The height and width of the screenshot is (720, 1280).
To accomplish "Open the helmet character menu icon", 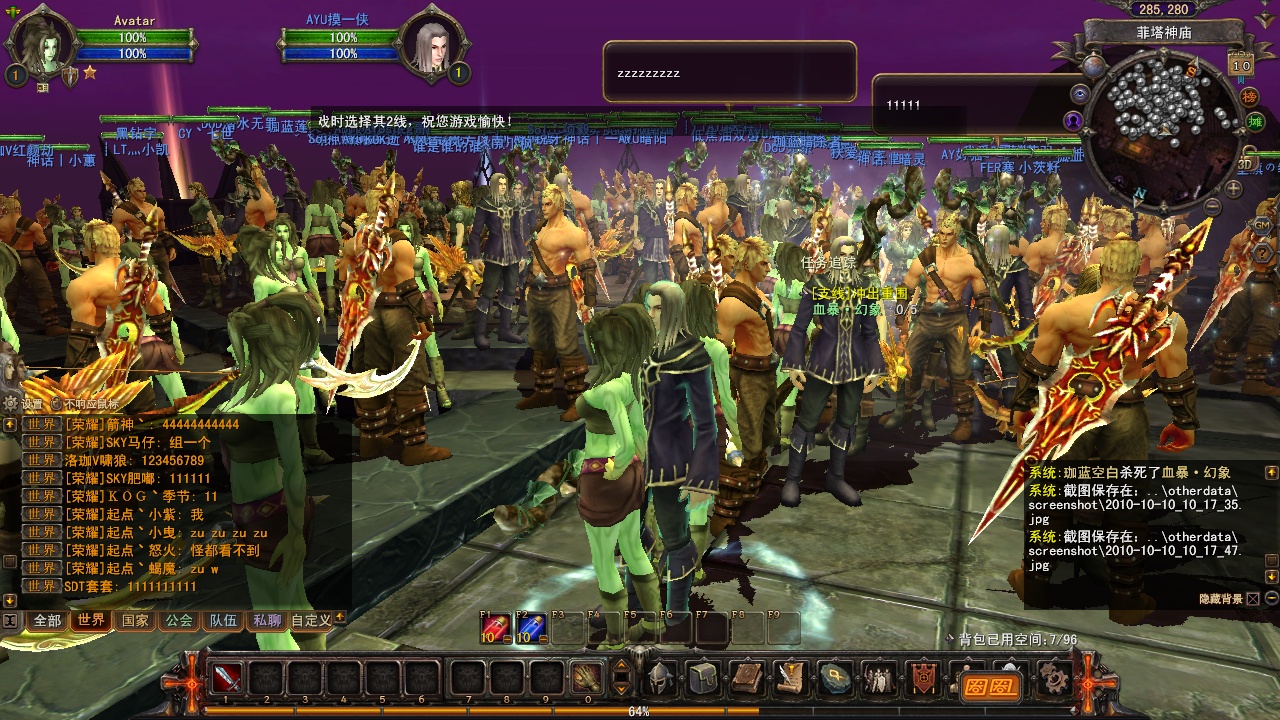I will [659, 678].
